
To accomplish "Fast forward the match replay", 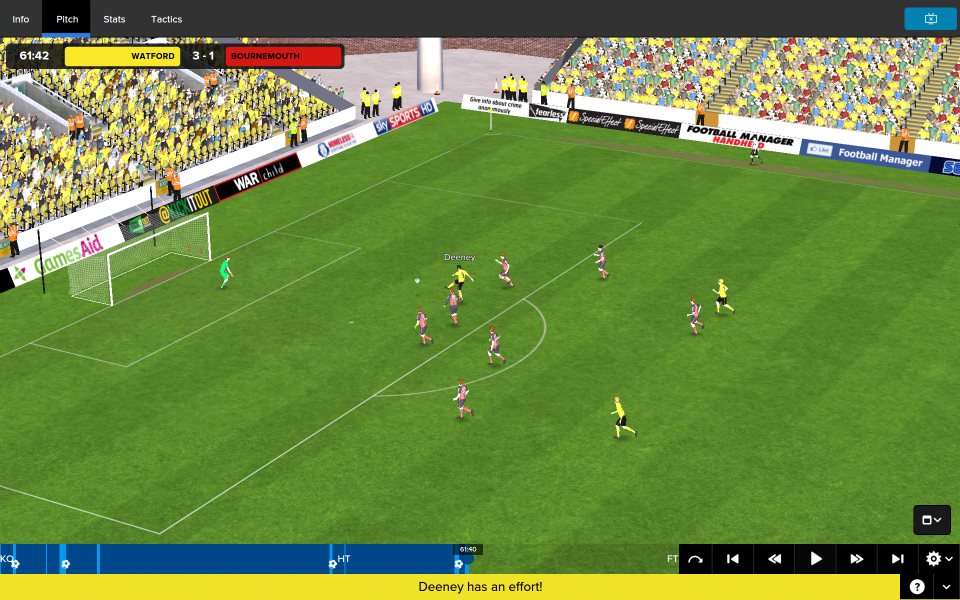I will tap(857, 559).
